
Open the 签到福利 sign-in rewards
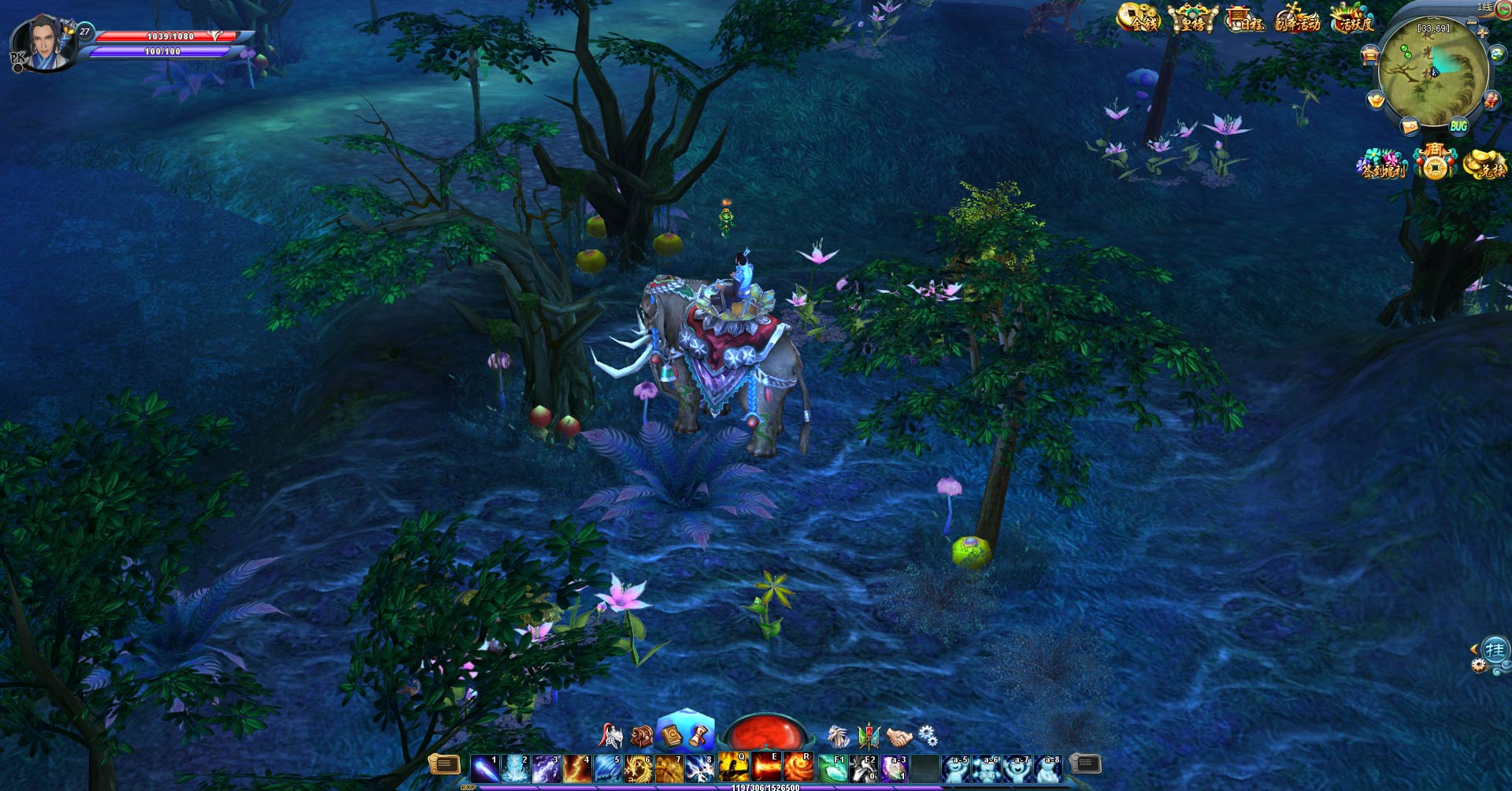[1382, 164]
